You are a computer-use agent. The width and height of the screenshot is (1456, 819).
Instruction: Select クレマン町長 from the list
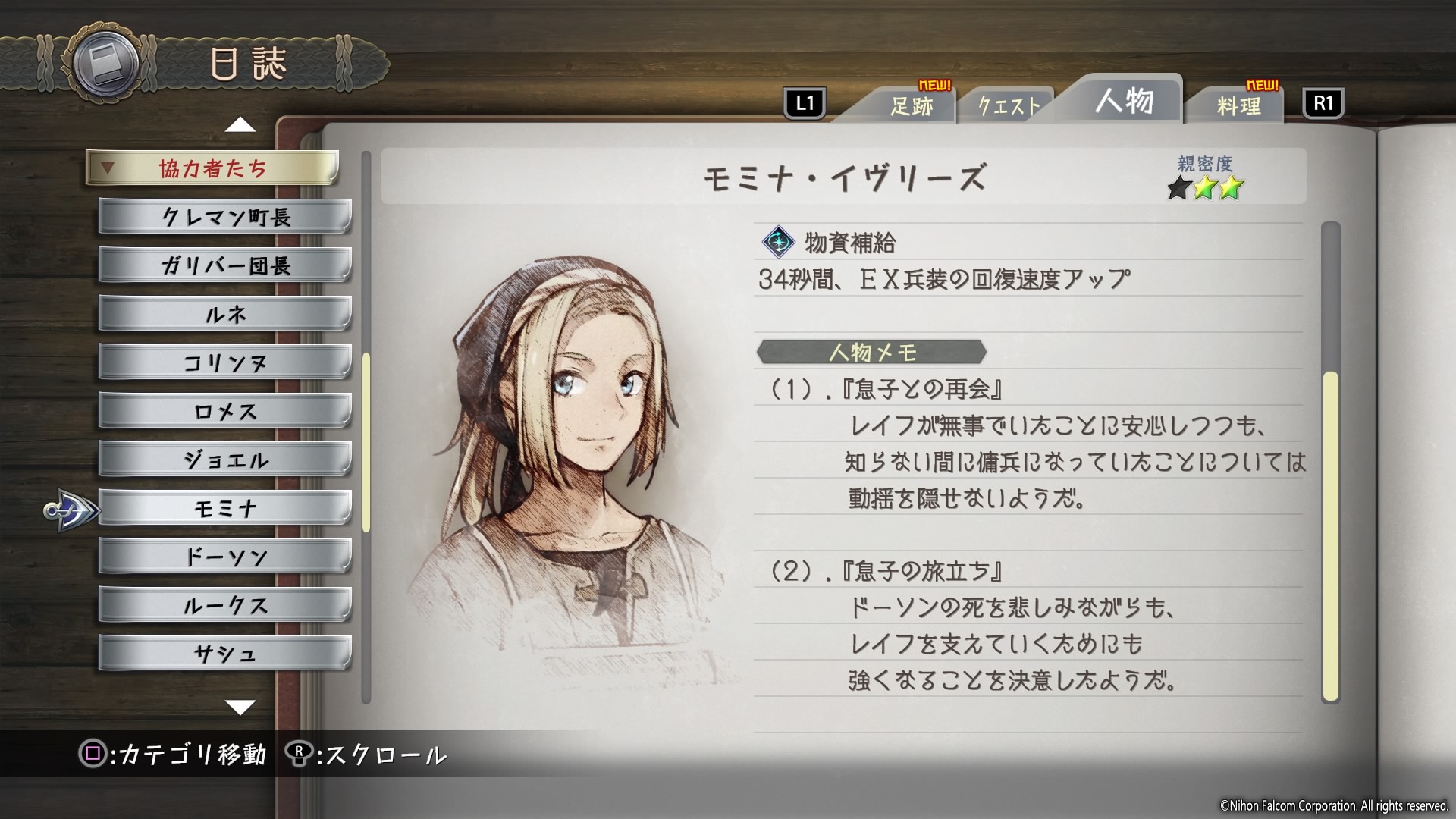225,218
